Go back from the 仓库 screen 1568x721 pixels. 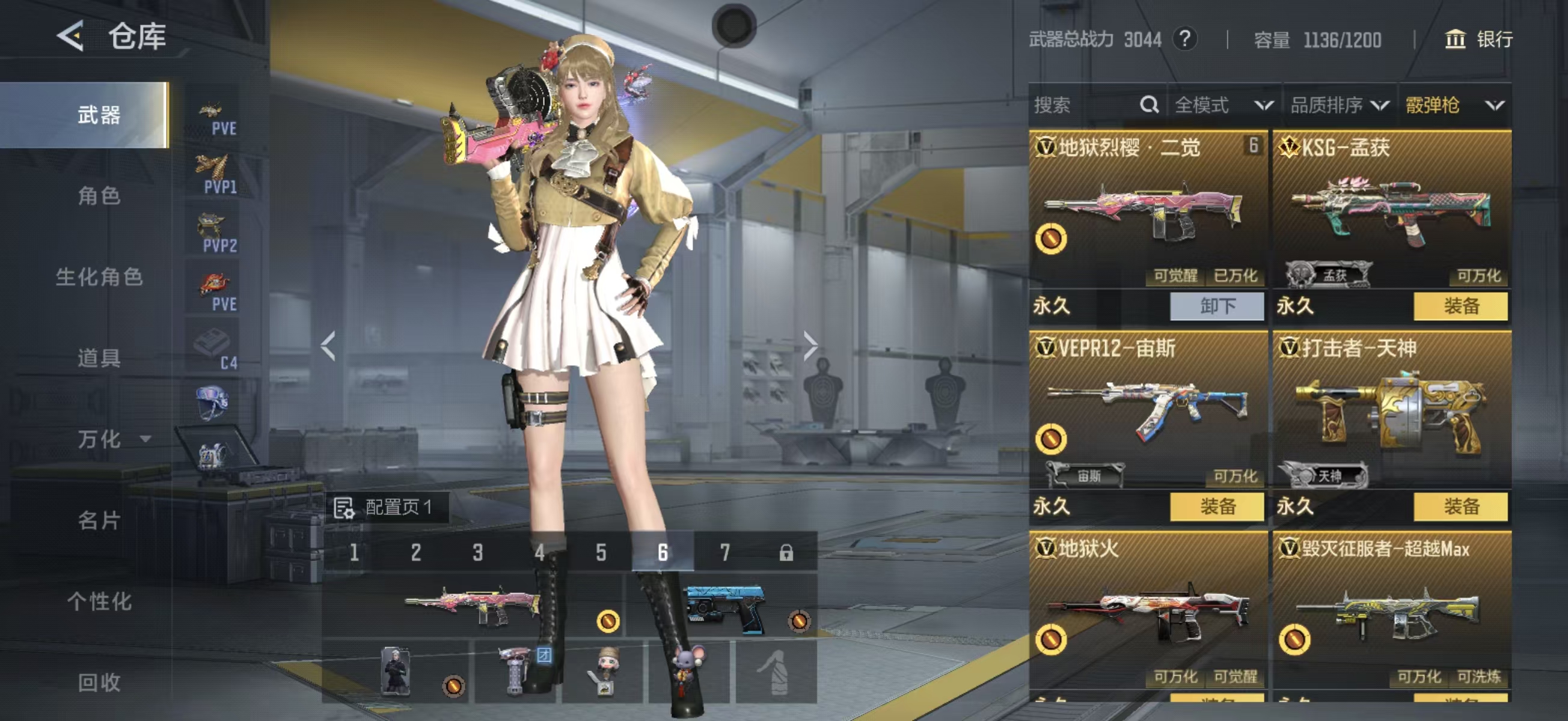pos(71,37)
